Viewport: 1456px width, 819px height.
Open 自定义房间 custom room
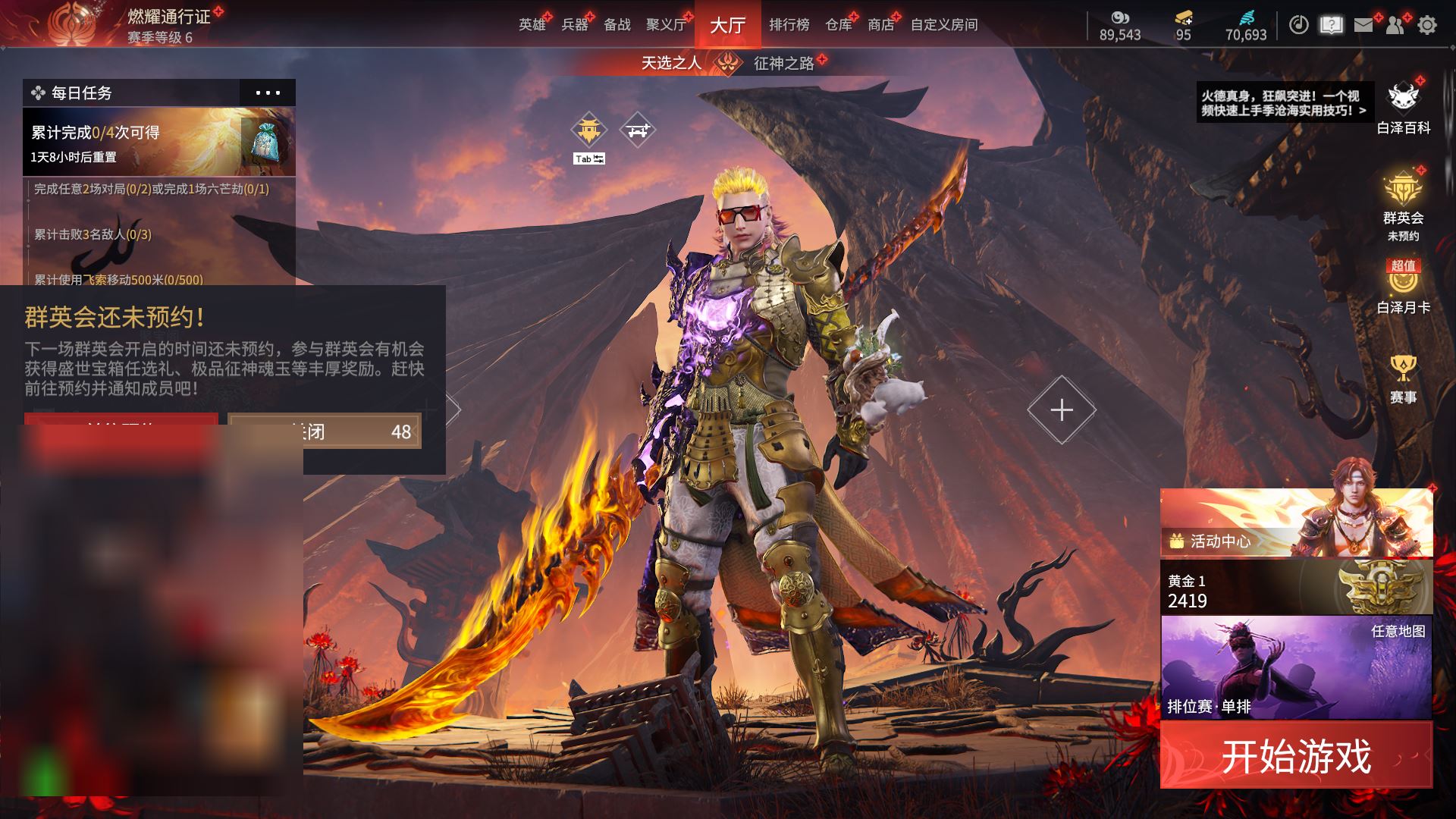[x=944, y=25]
